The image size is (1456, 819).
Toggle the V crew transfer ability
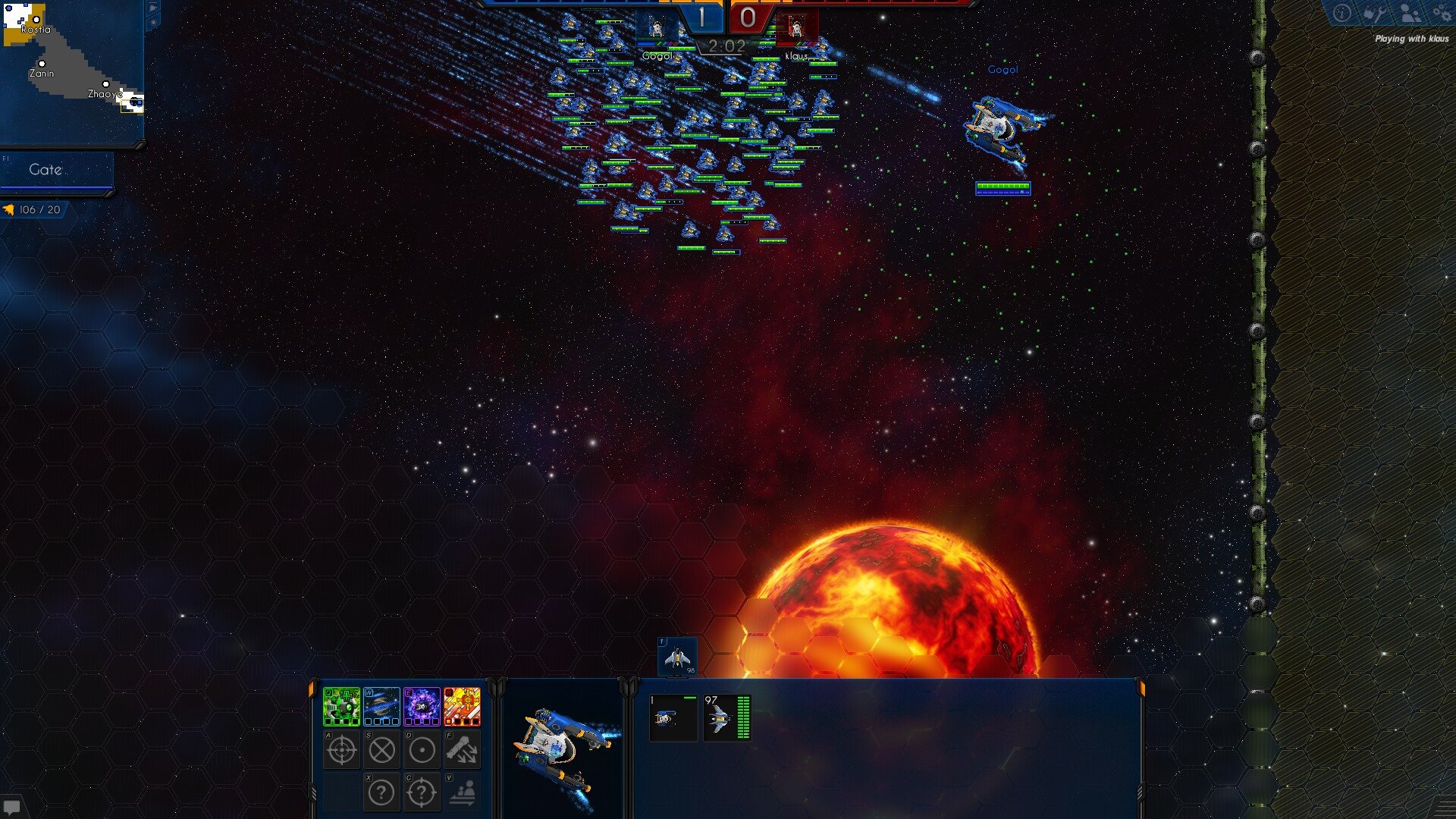(x=463, y=791)
